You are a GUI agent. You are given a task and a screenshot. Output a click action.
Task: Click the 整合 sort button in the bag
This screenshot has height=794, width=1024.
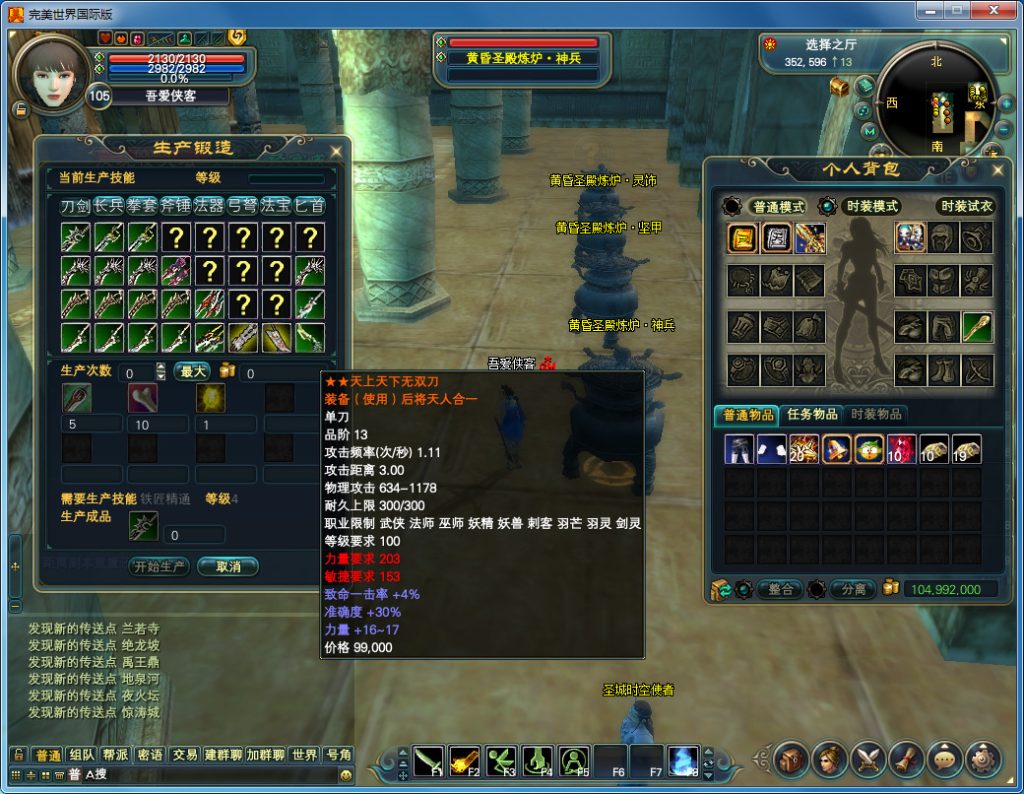(x=779, y=589)
